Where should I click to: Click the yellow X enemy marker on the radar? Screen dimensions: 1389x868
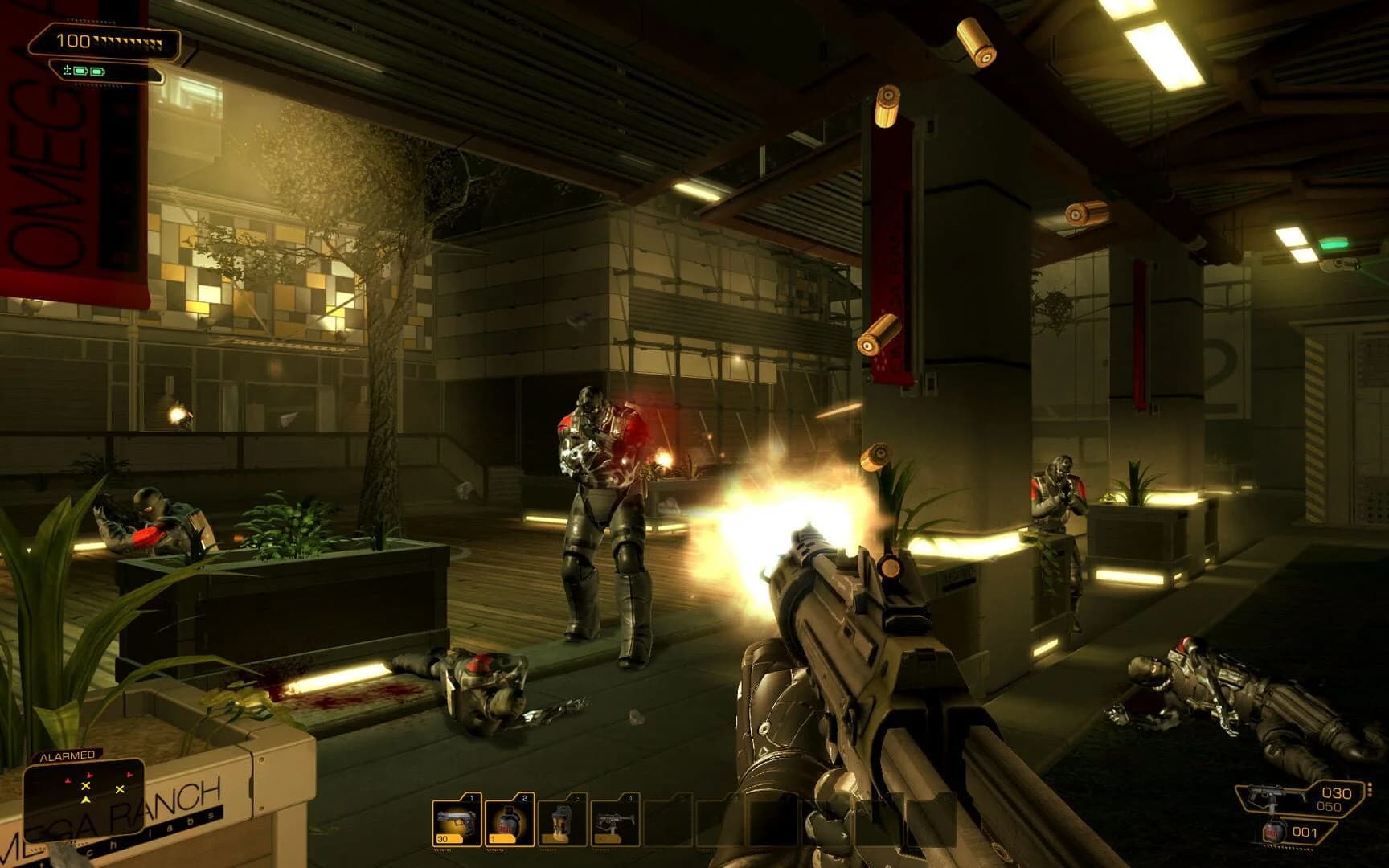86,786
